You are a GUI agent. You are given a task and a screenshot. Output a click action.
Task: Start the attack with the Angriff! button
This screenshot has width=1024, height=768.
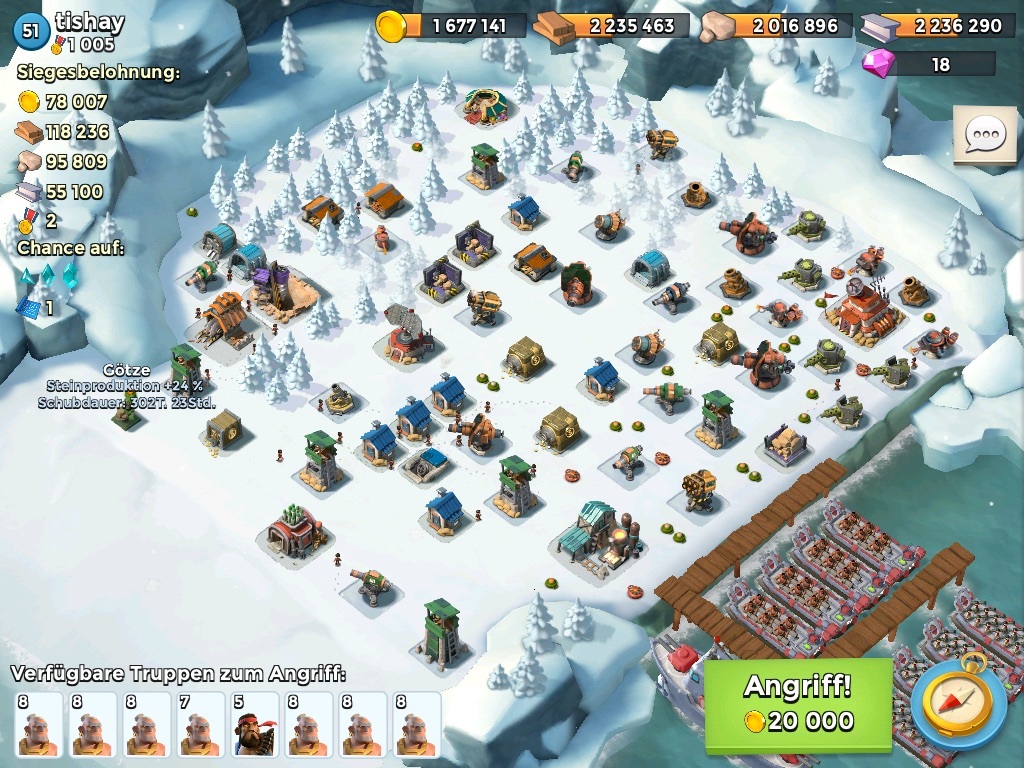tap(797, 704)
